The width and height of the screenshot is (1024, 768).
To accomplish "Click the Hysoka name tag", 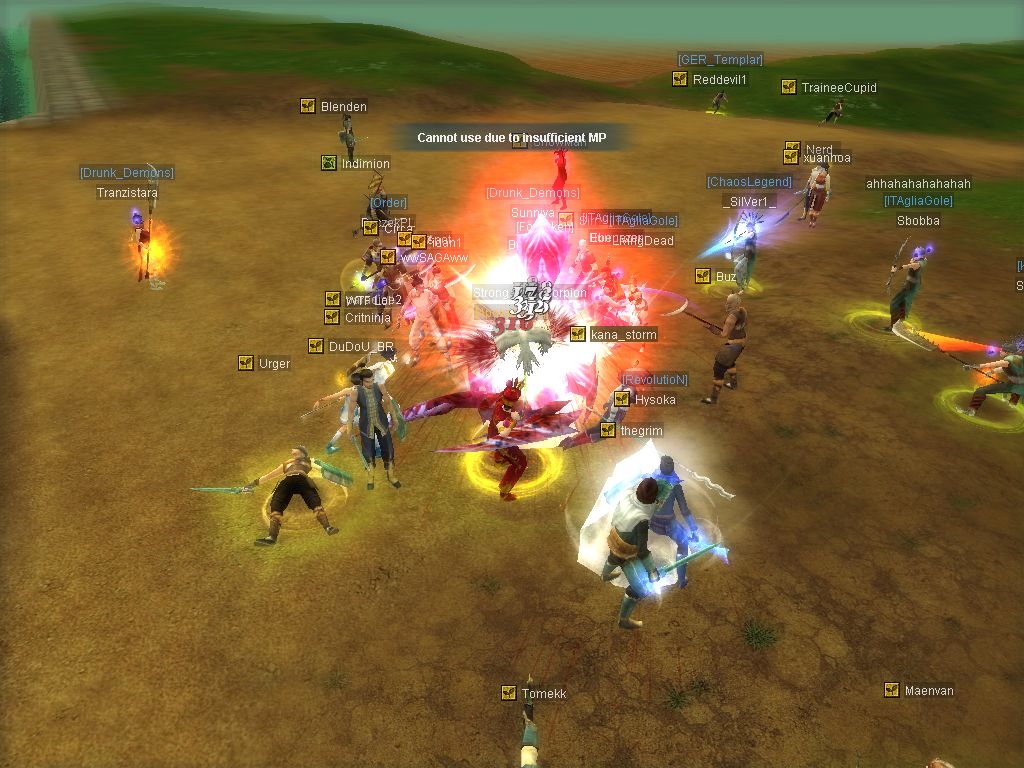I will [x=654, y=400].
